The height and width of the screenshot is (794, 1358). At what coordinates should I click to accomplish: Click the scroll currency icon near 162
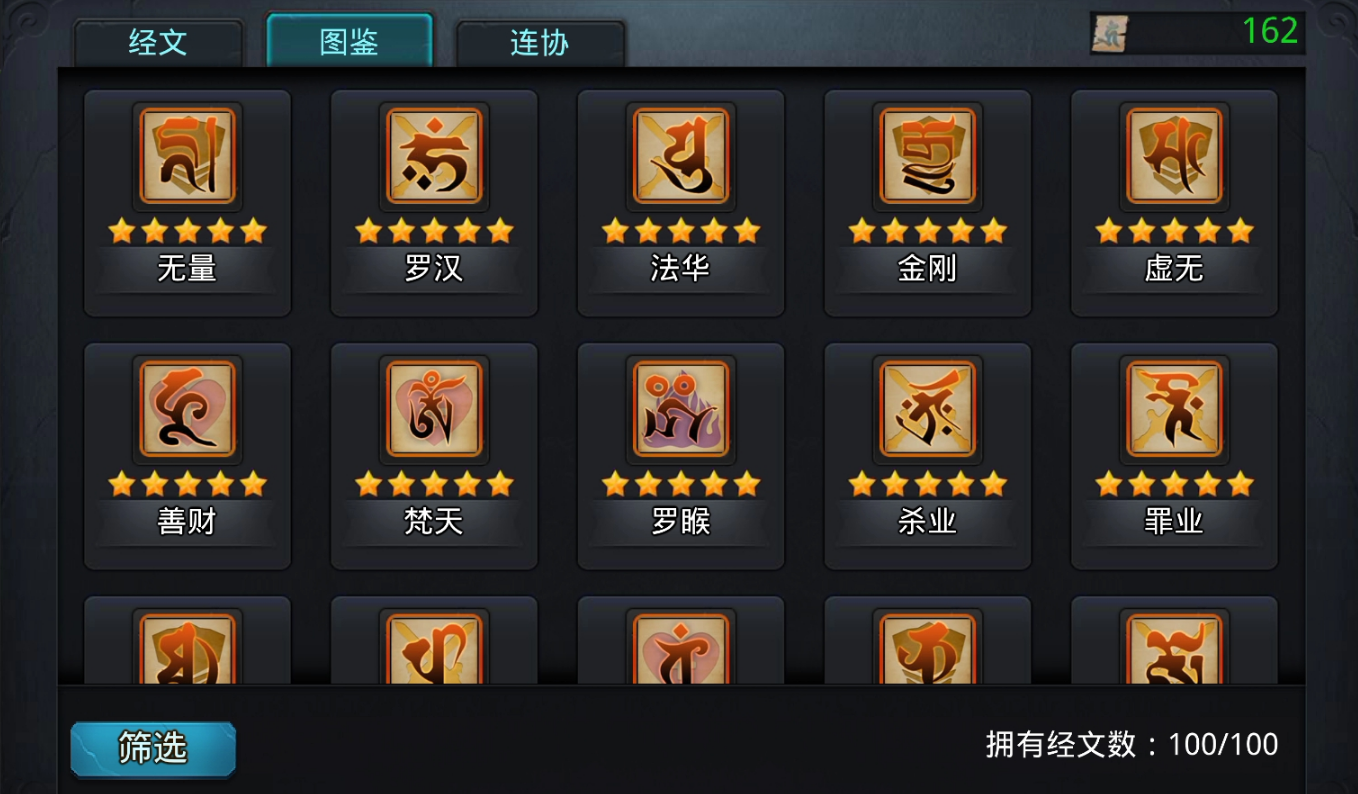[x=1110, y=33]
